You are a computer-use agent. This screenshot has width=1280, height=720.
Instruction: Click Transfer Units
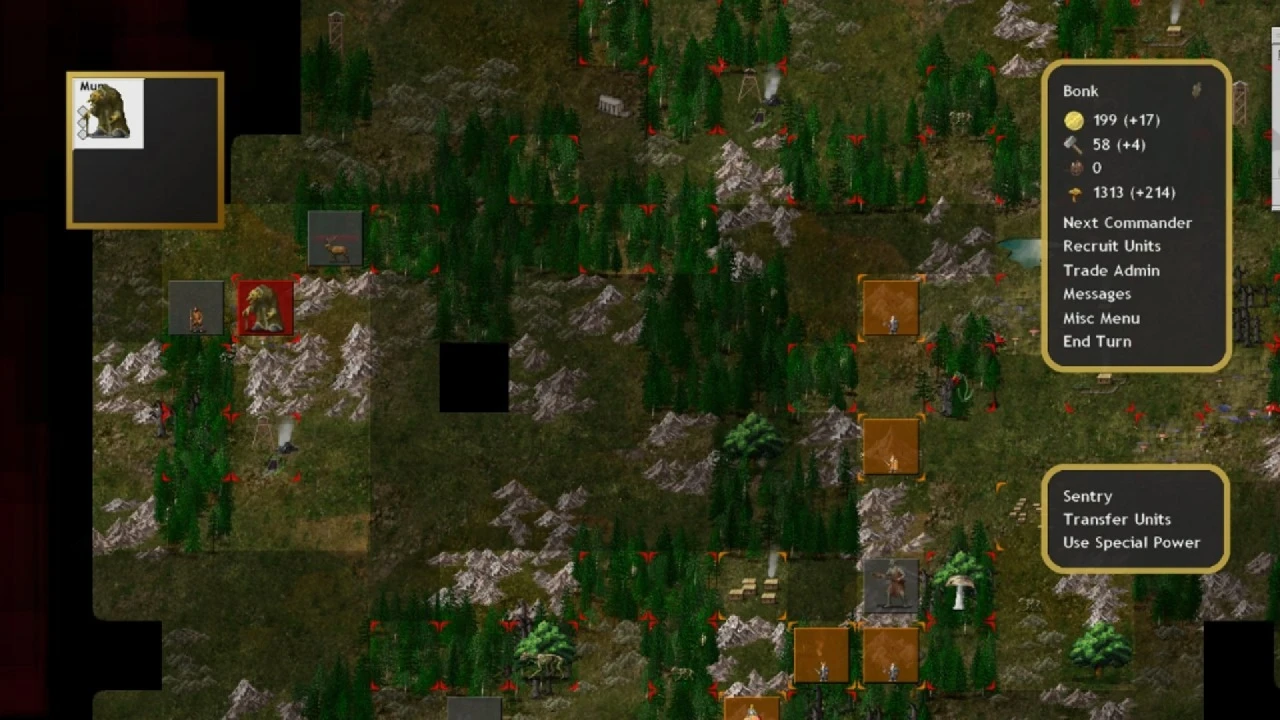pos(1116,519)
